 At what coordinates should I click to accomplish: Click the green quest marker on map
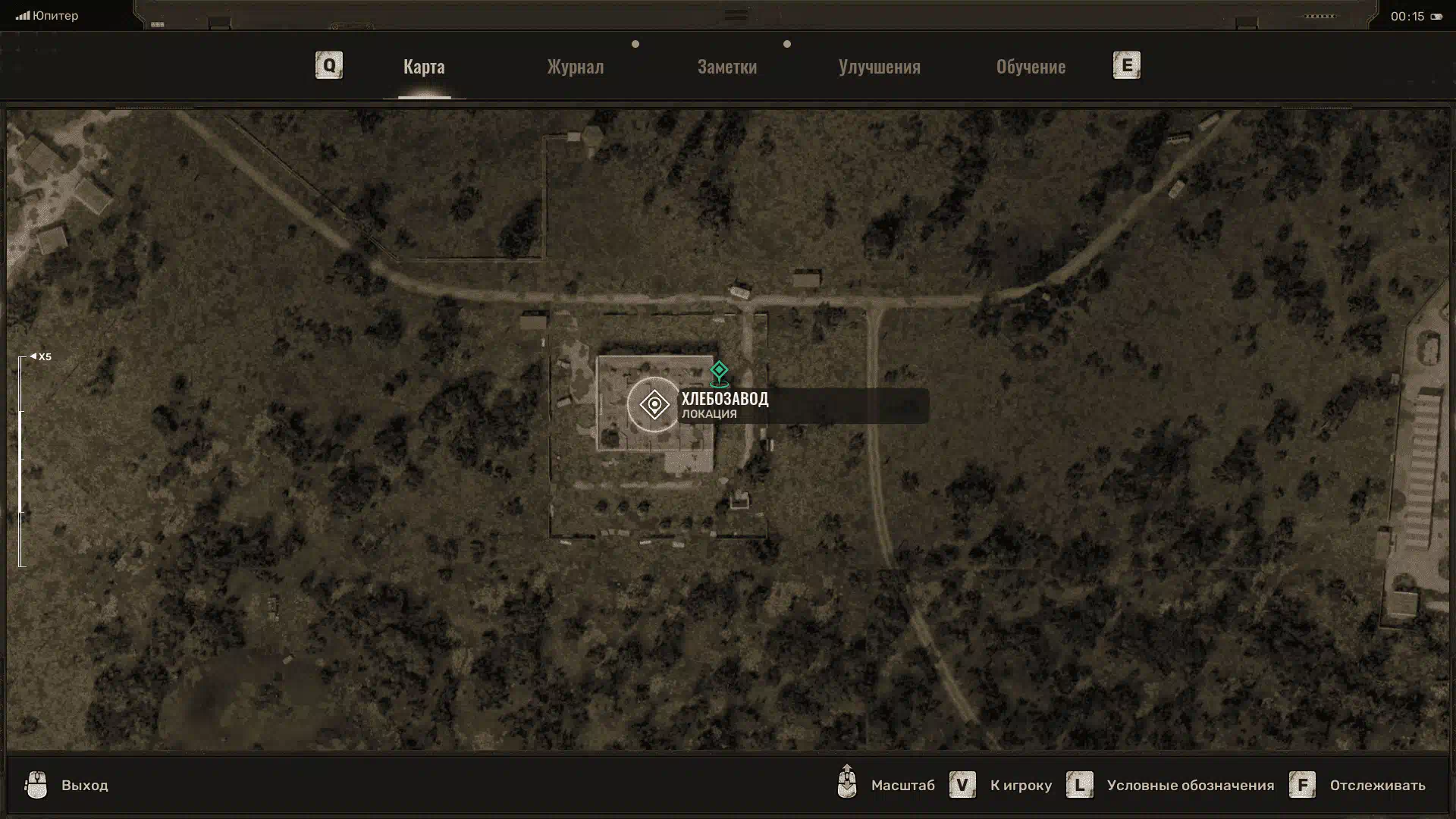[x=719, y=372]
